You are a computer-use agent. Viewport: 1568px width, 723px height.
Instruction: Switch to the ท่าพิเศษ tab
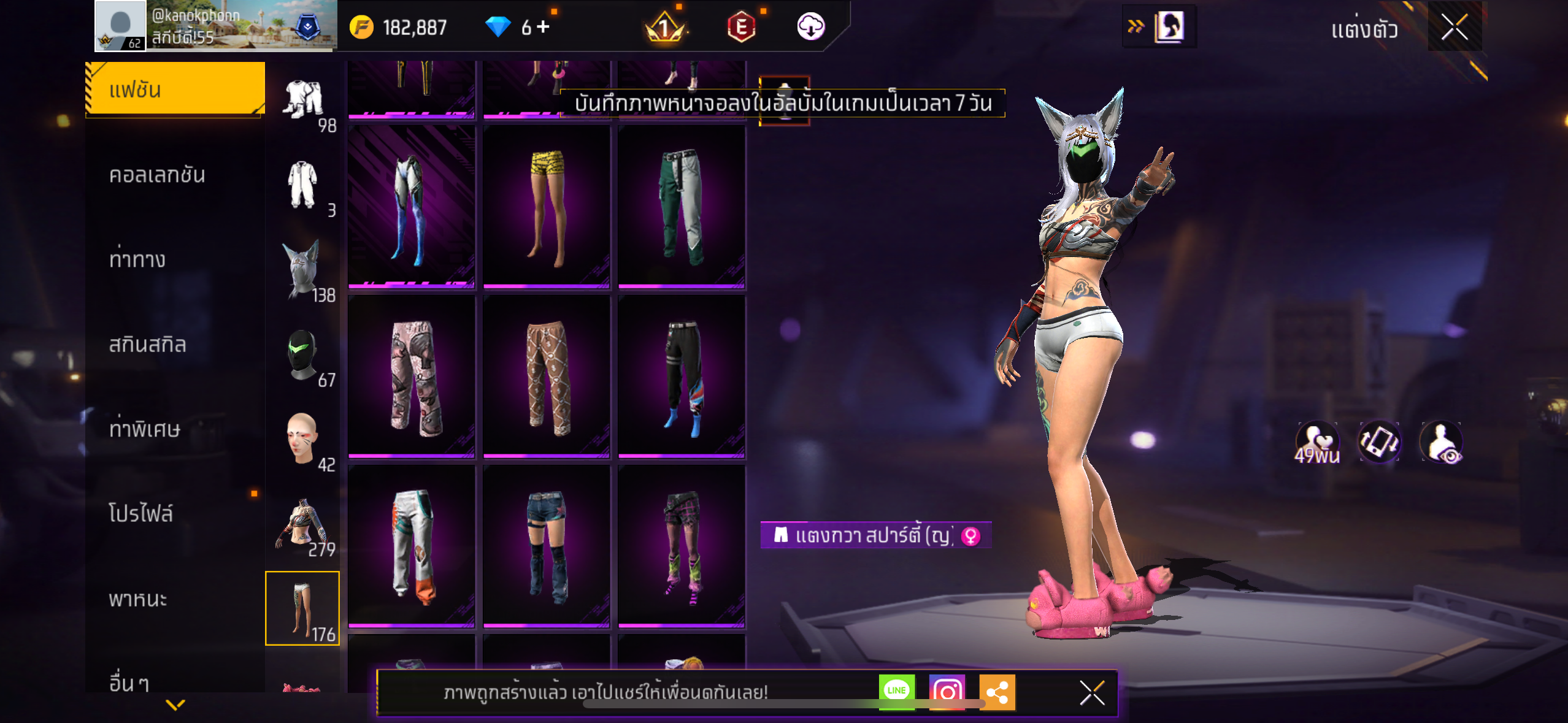pos(145,429)
